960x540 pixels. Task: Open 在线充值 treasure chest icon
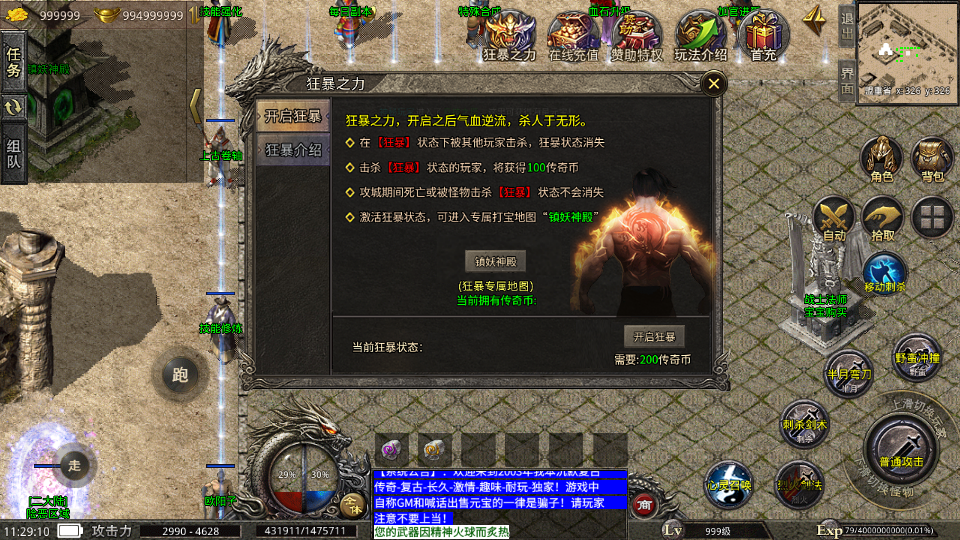pos(573,37)
